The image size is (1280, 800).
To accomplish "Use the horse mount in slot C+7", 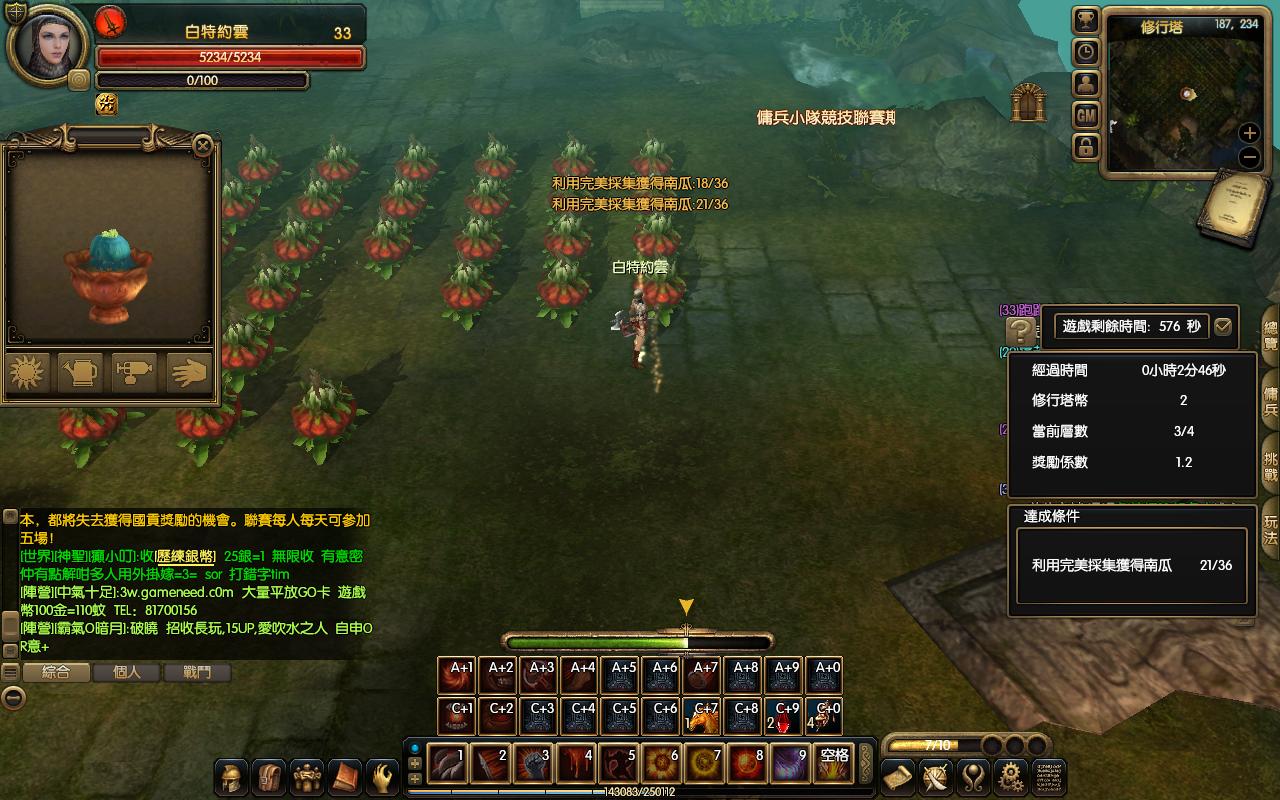I will coord(702,716).
